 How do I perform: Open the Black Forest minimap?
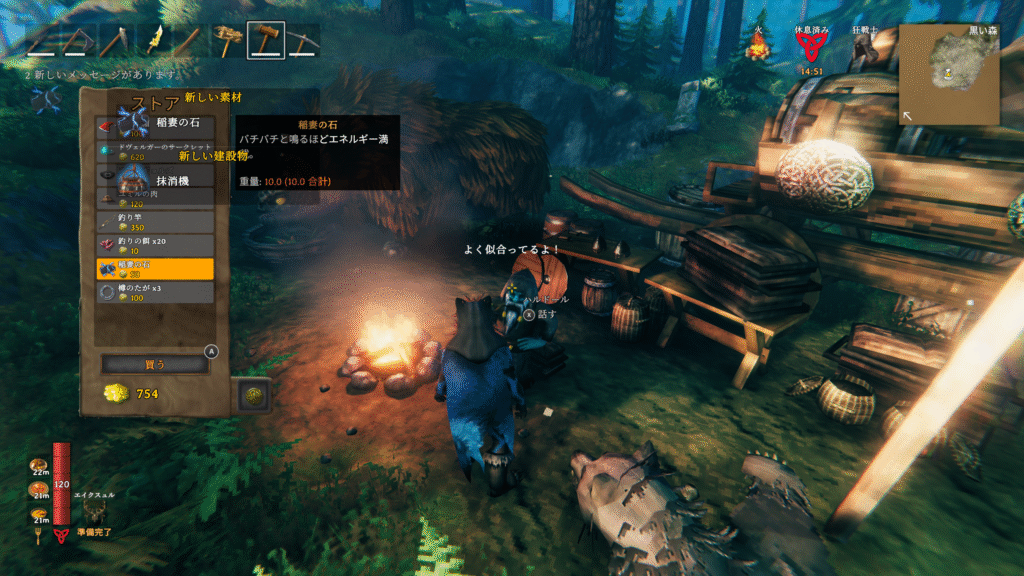947,74
